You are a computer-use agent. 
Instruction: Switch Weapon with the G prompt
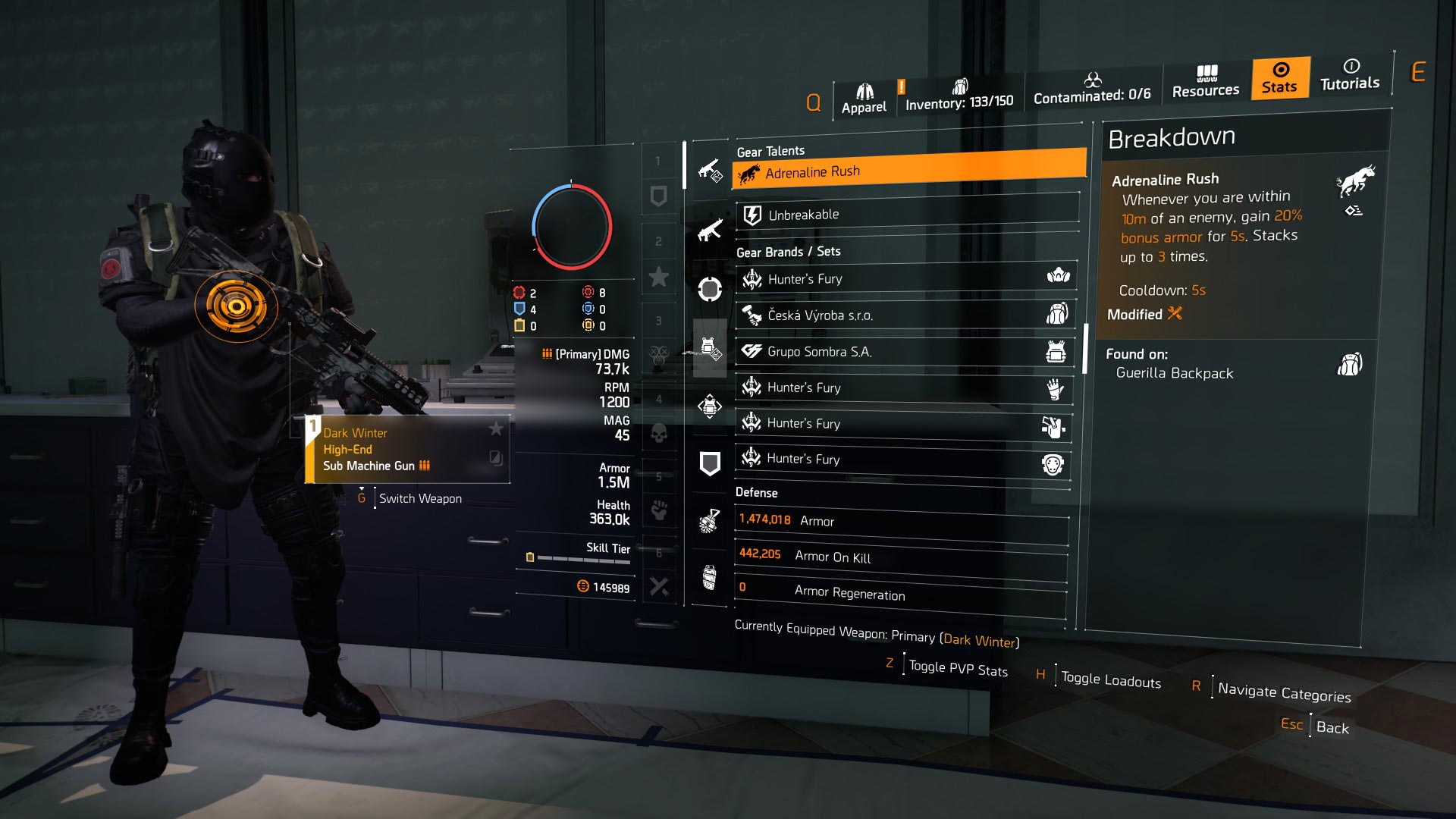click(421, 498)
